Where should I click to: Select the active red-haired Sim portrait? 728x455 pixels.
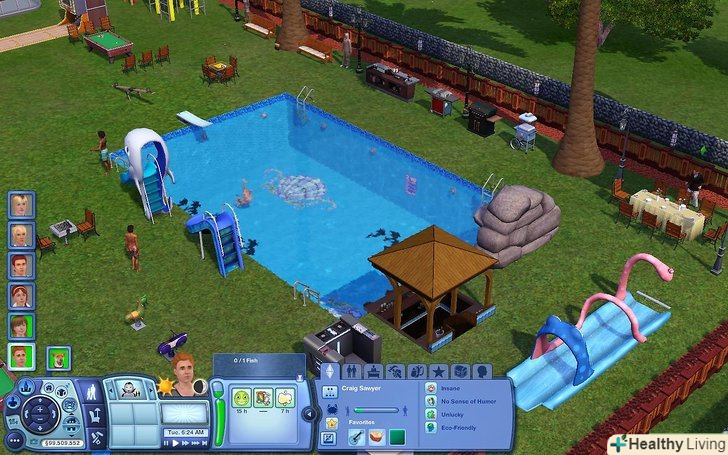(20, 357)
